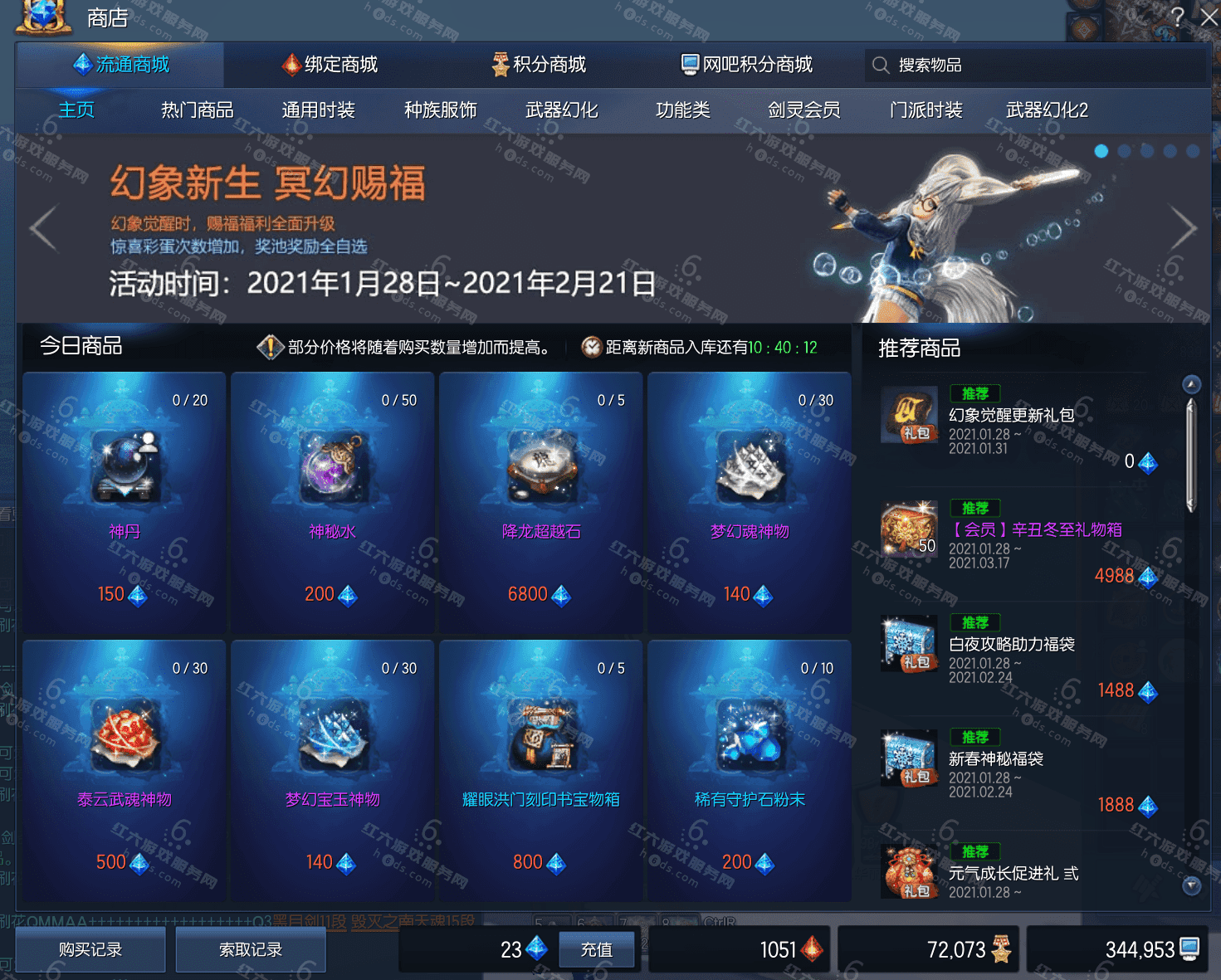Click the monitor icon on 网吧积分商城
Viewport: 1221px width, 980px height.
689,64
